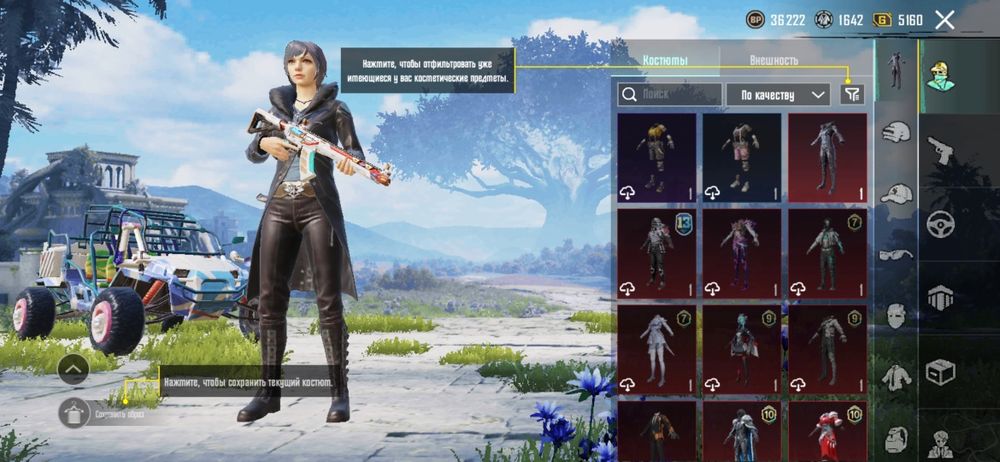Image resolution: width=1000 pixels, height=462 pixels.
Task: Switch to the Костюмы tab
Action: [x=665, y=60]
